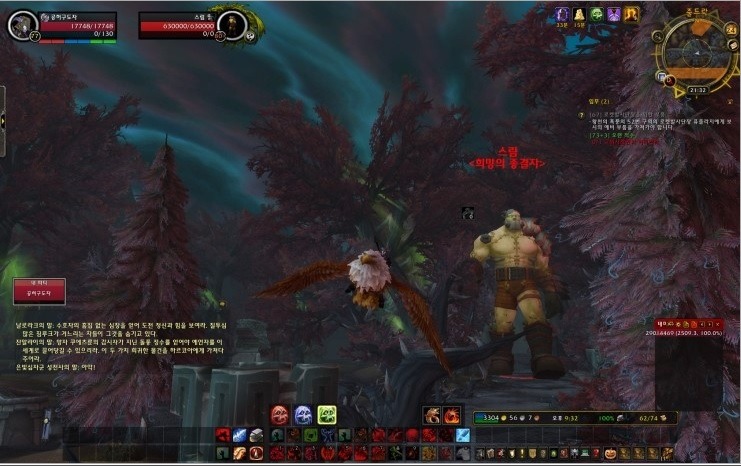Screen dimensions: 741x466
Task: Activate the red stance icon
Action: click(x=280, y=415)
